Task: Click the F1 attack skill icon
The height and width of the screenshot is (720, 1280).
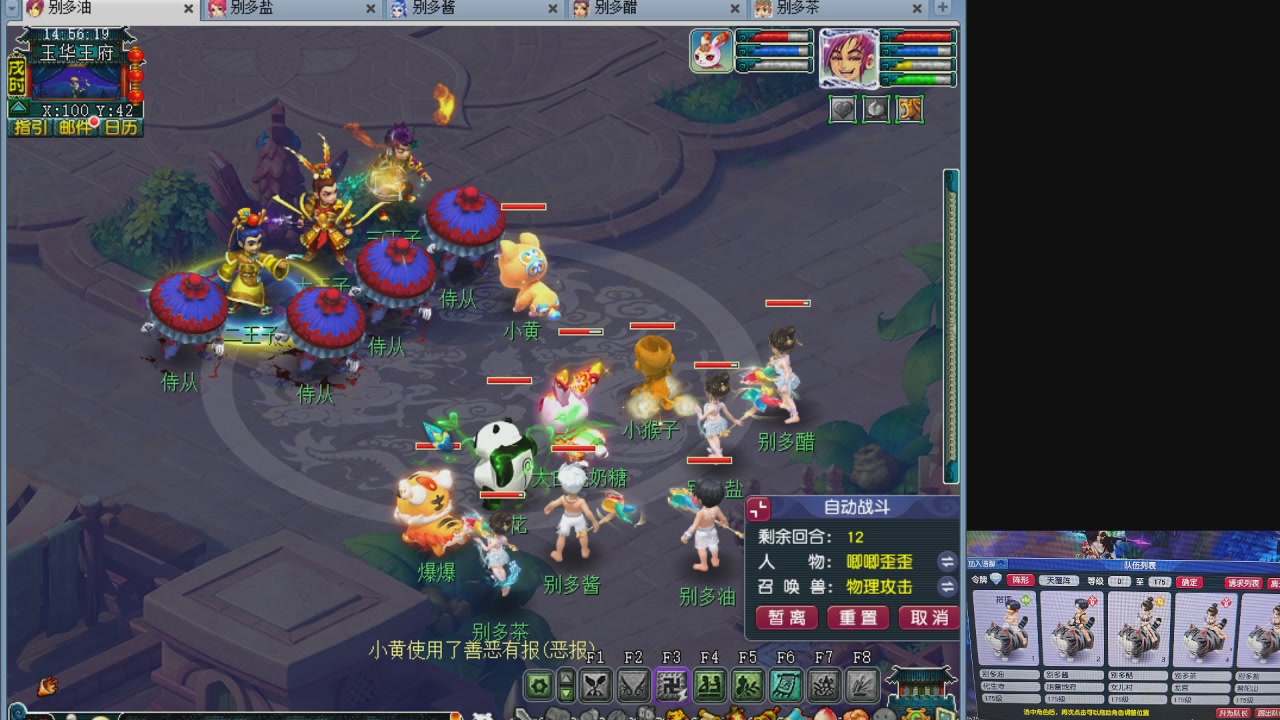Action: tap(596, 686)
